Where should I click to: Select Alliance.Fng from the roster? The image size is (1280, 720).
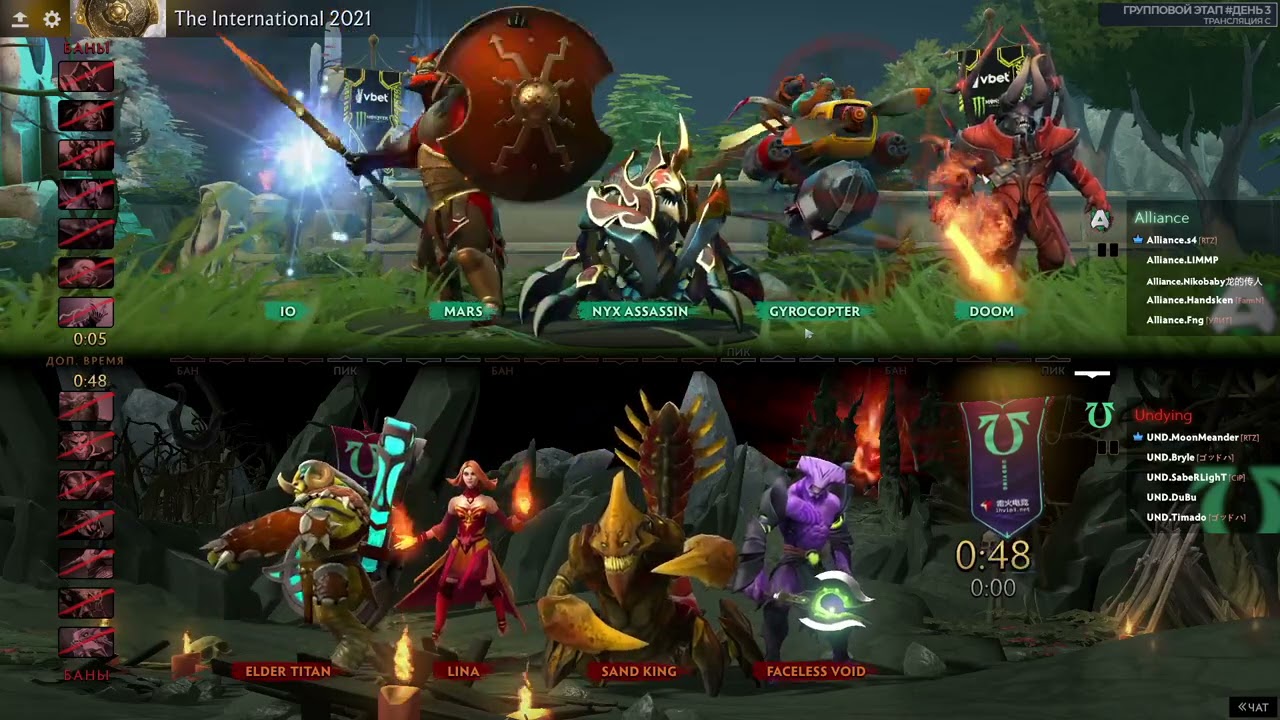pyautogui.click(x=1174, y=320)
